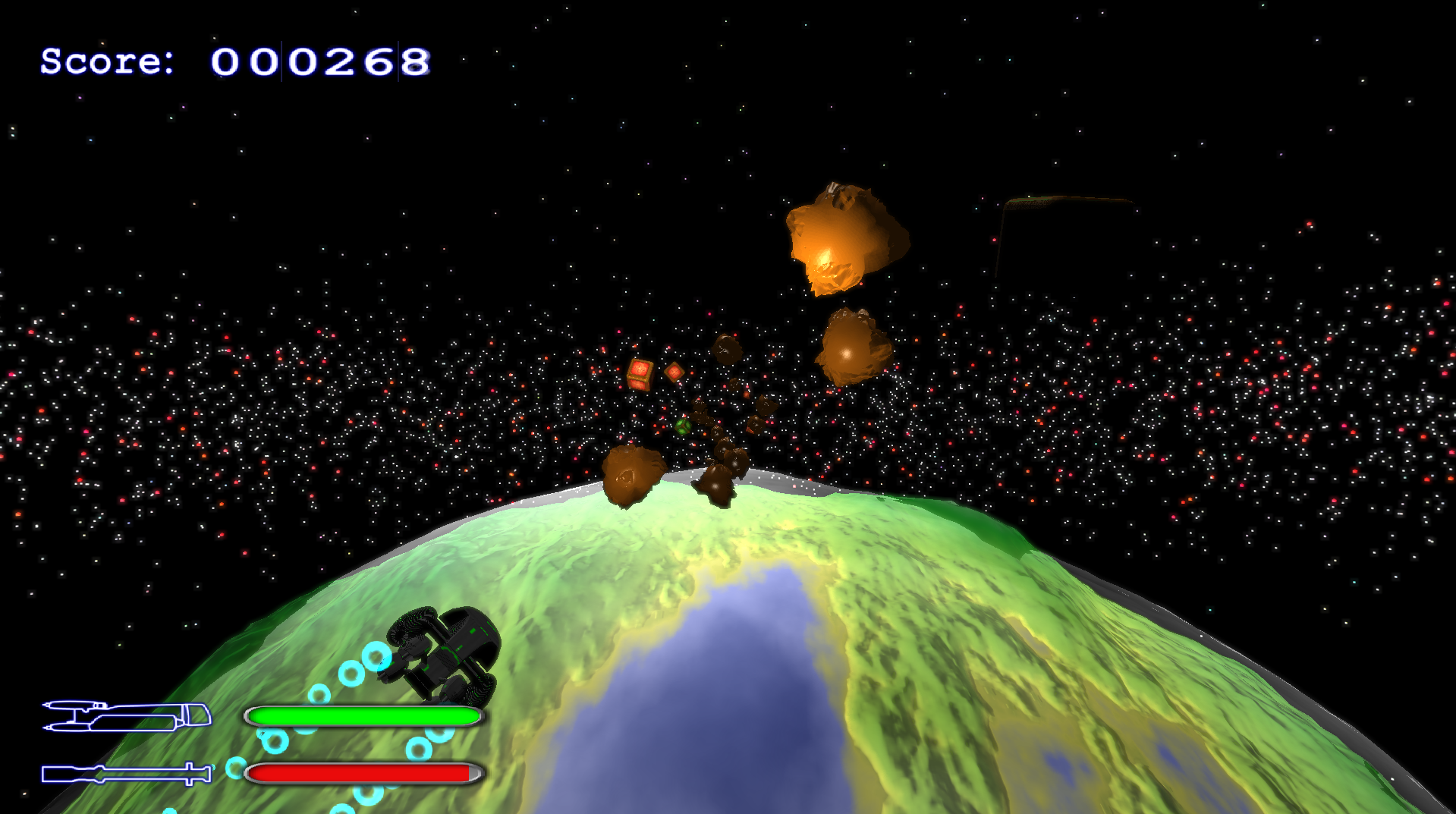
Task: Select the missile weapon outline icon
Action: [x=127, y=773]
